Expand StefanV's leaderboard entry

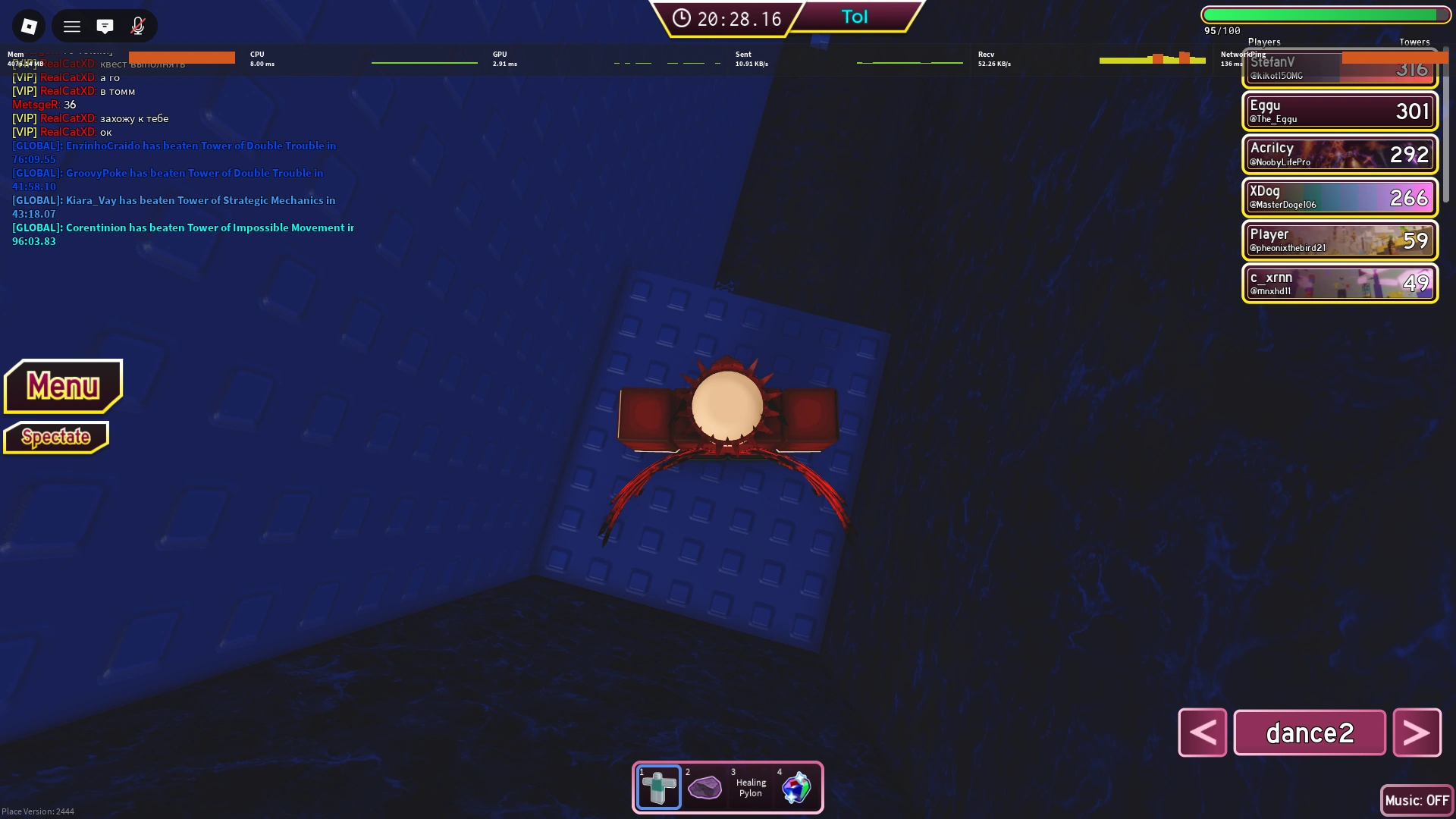pos(1339,68)
